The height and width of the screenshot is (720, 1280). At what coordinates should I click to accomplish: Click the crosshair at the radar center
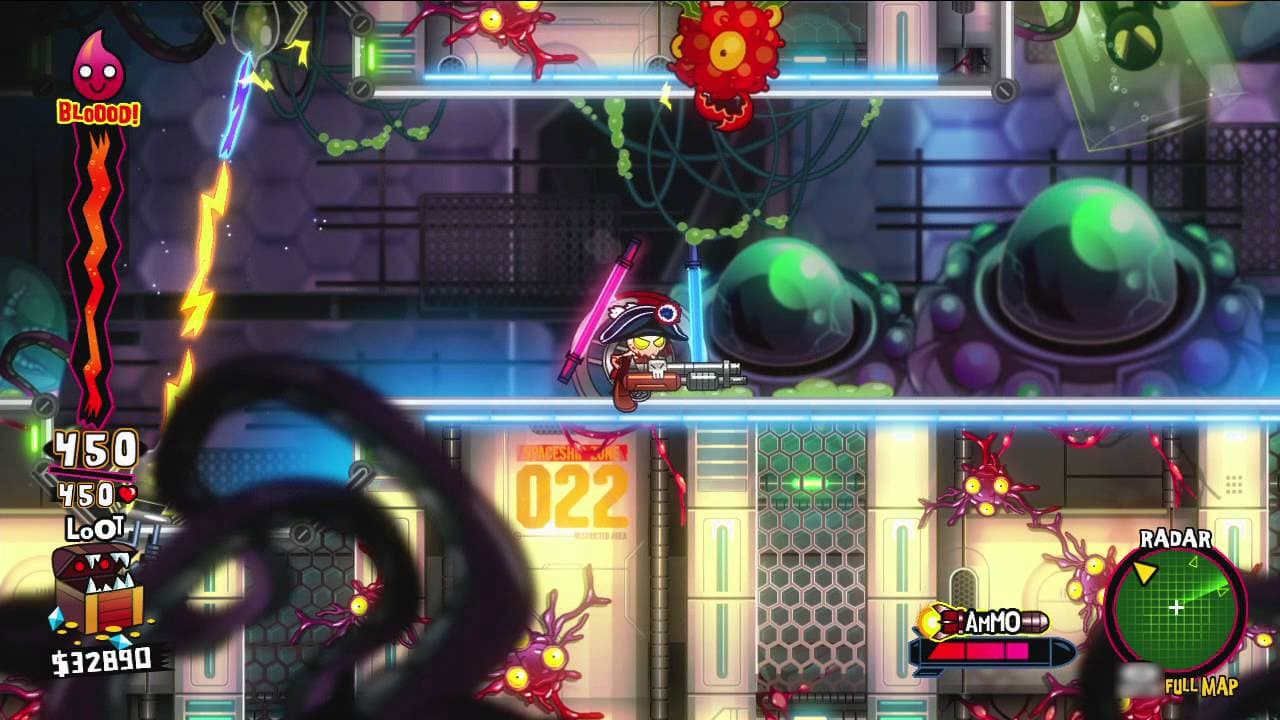point(1175,608)
